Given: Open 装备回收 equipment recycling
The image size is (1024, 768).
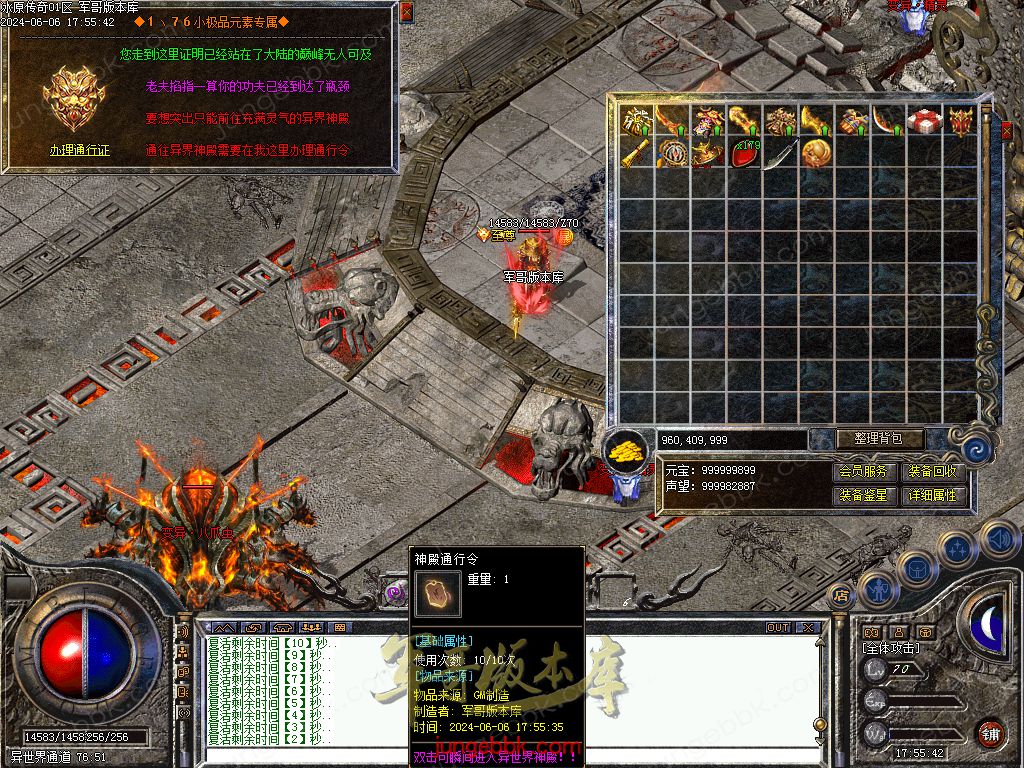Looking at the screenshot, I should coord(932,471).
